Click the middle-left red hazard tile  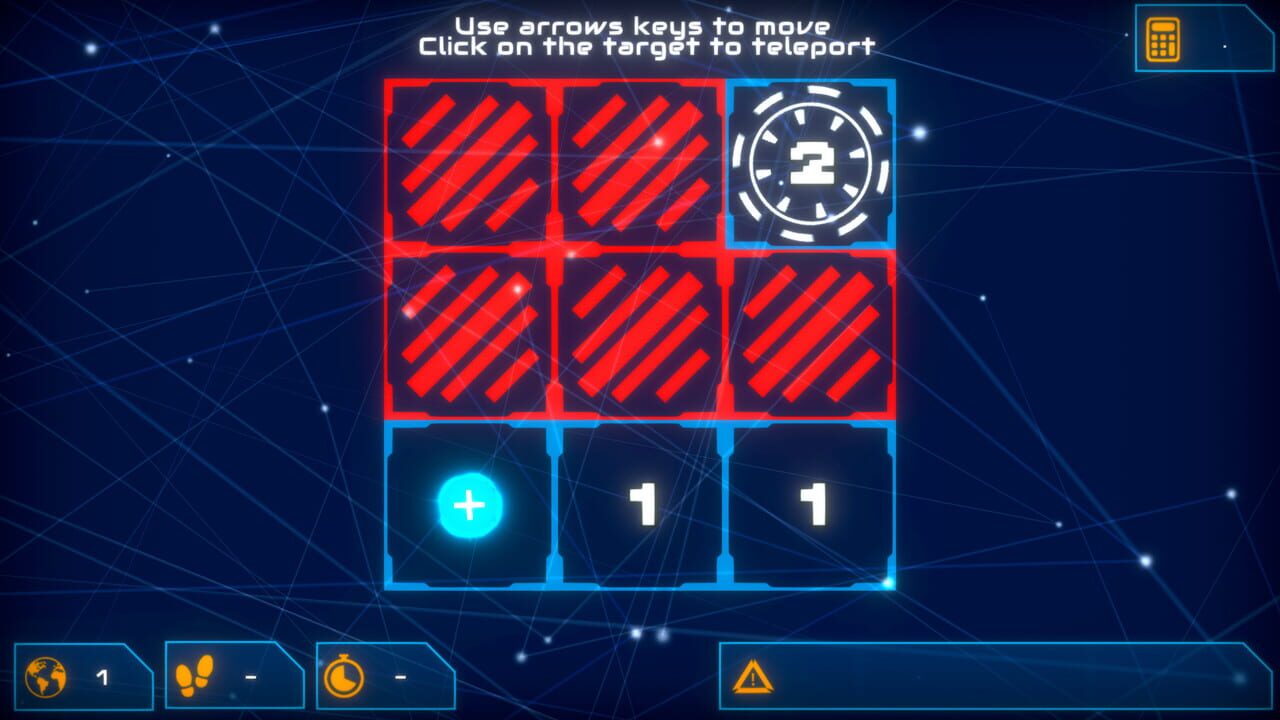point(468,333)
